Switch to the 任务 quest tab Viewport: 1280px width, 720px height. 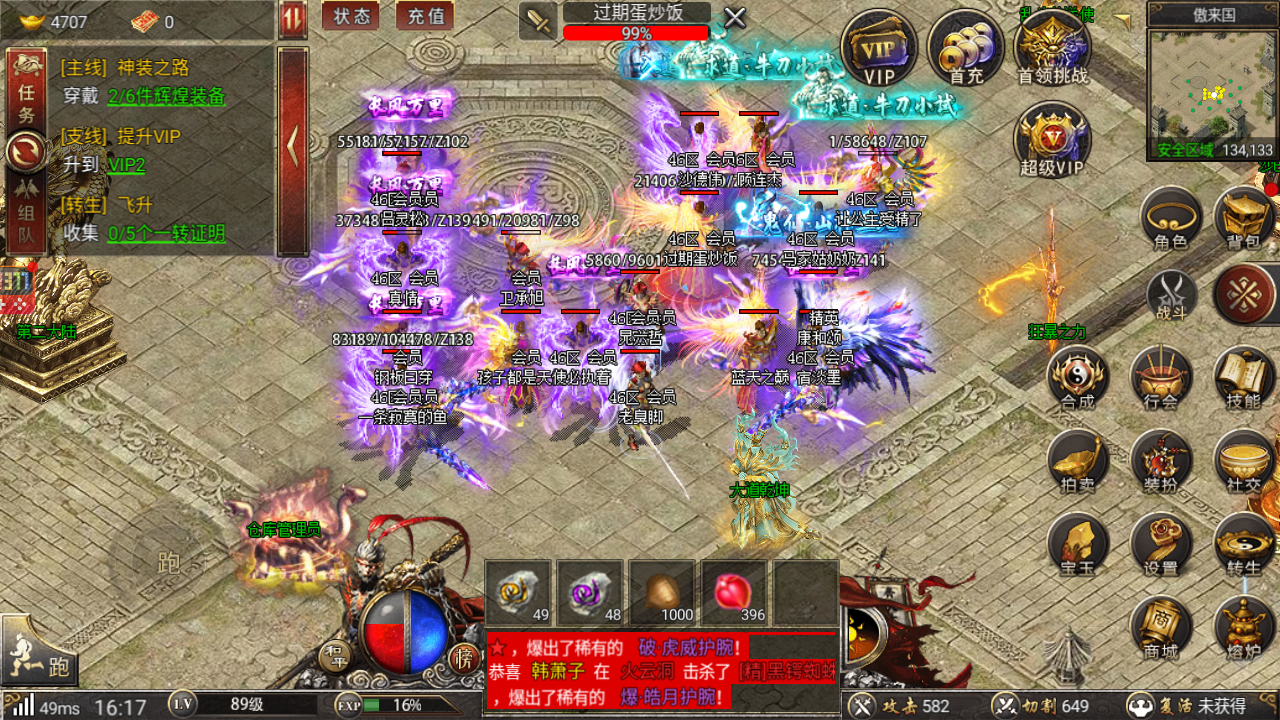(26, 101)
